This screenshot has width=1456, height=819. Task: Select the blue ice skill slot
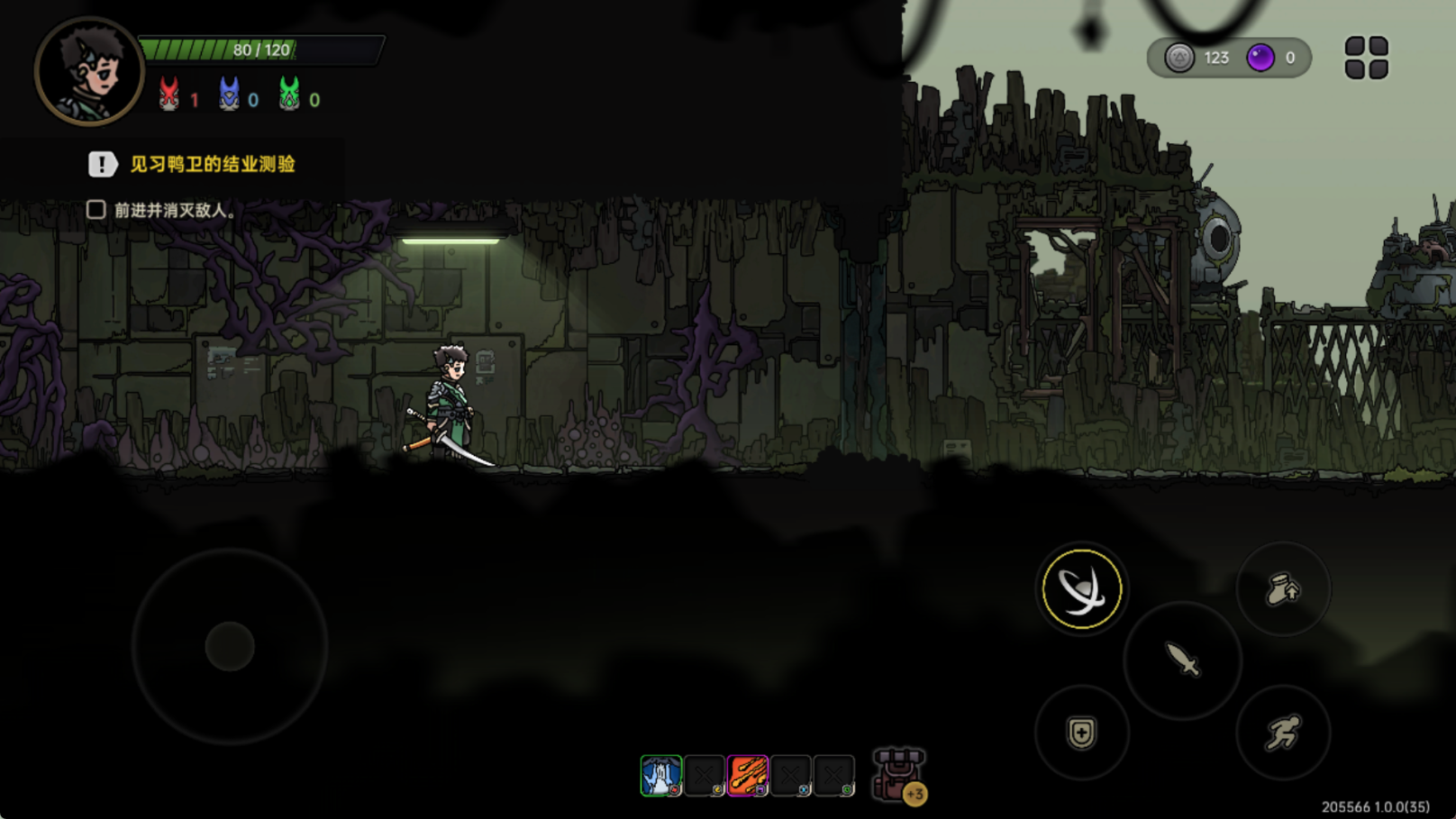click(660, 776)
